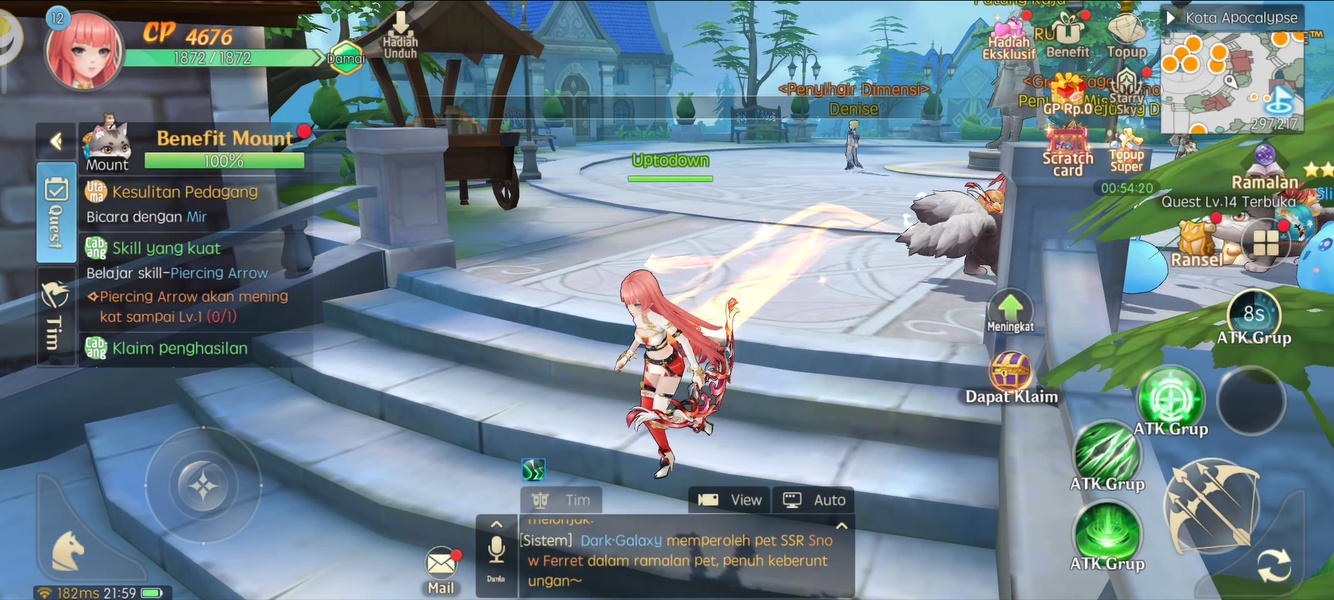
Task: Fire the main bow attack button
Action: [x=1211, y=506]
